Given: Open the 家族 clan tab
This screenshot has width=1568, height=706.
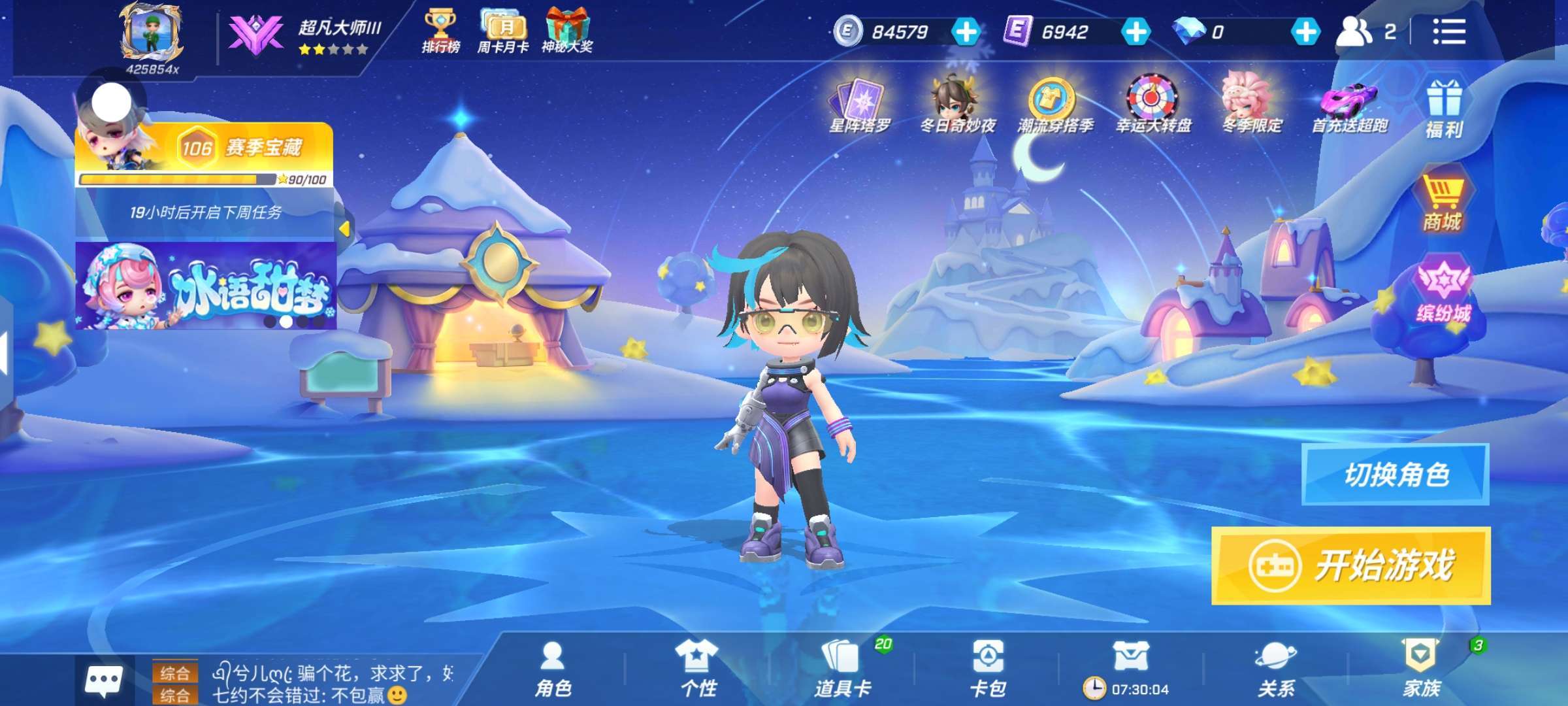Looking at the screenshot, I should (x=1421, y=669).
